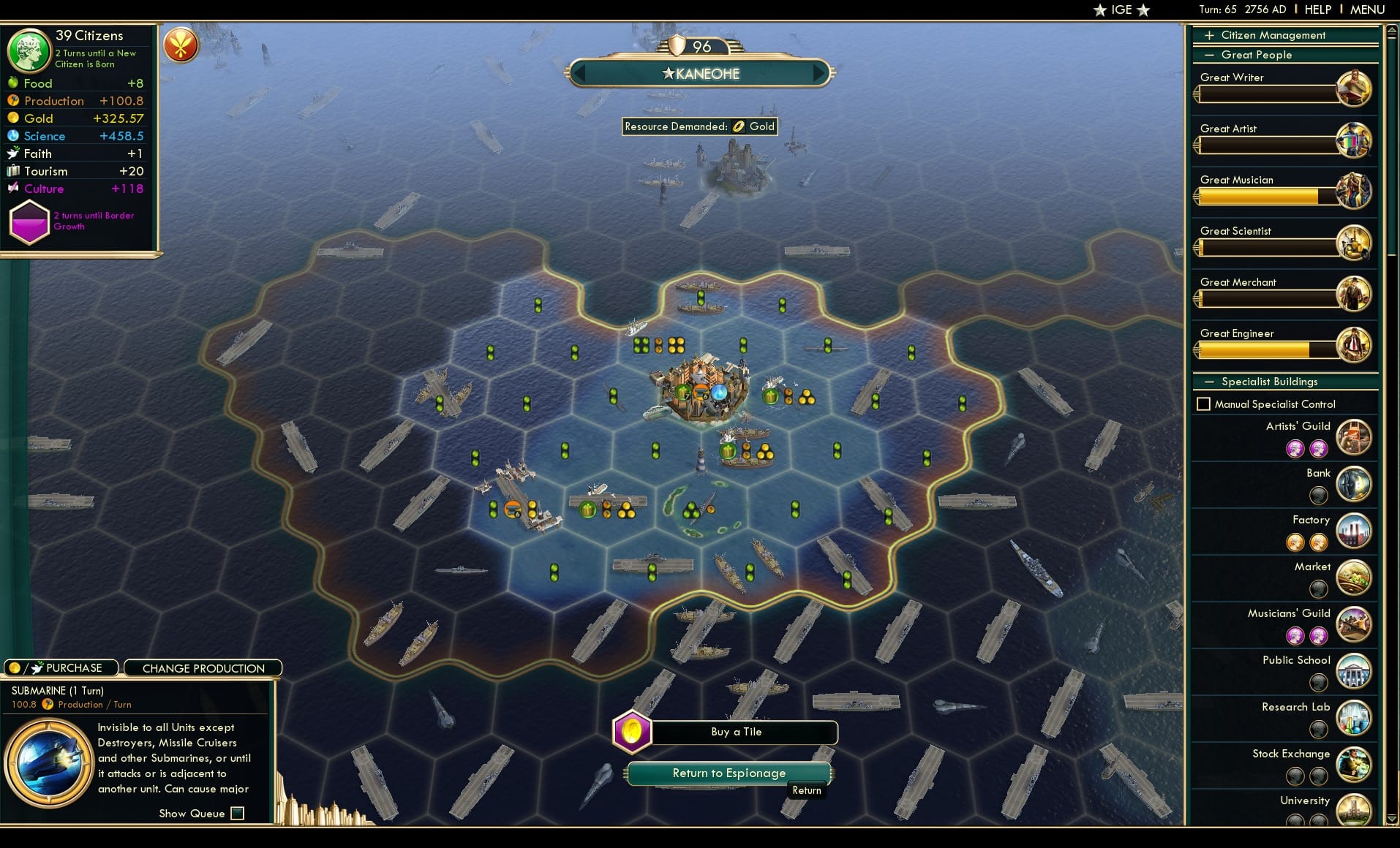Image resolution: width=1400 pixels, height=848 pixels.
Task: Select the Great Writer portrait icon
Action: [x=1355, y=88]
